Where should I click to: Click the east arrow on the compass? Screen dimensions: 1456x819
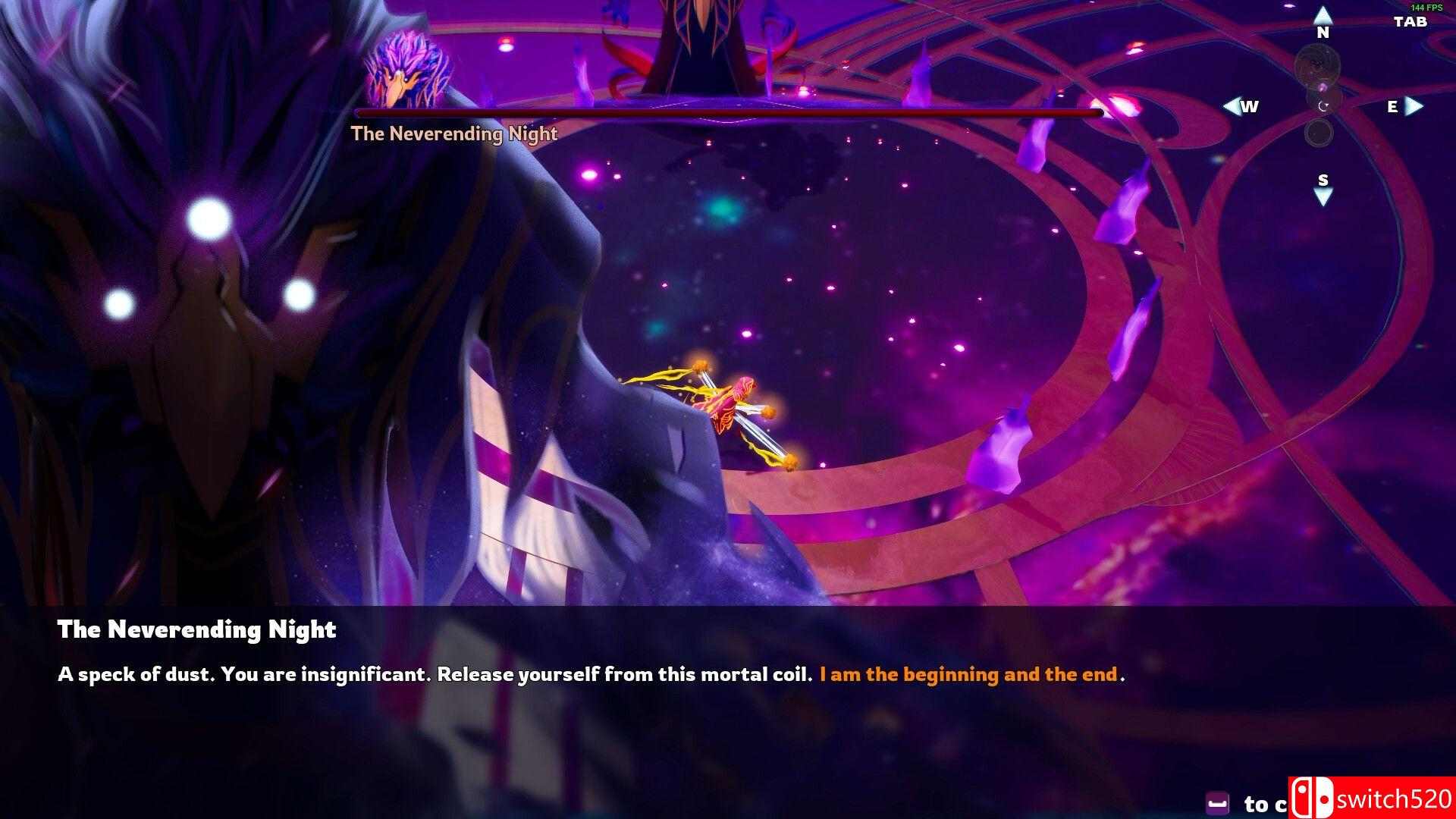coord(1414,107)
